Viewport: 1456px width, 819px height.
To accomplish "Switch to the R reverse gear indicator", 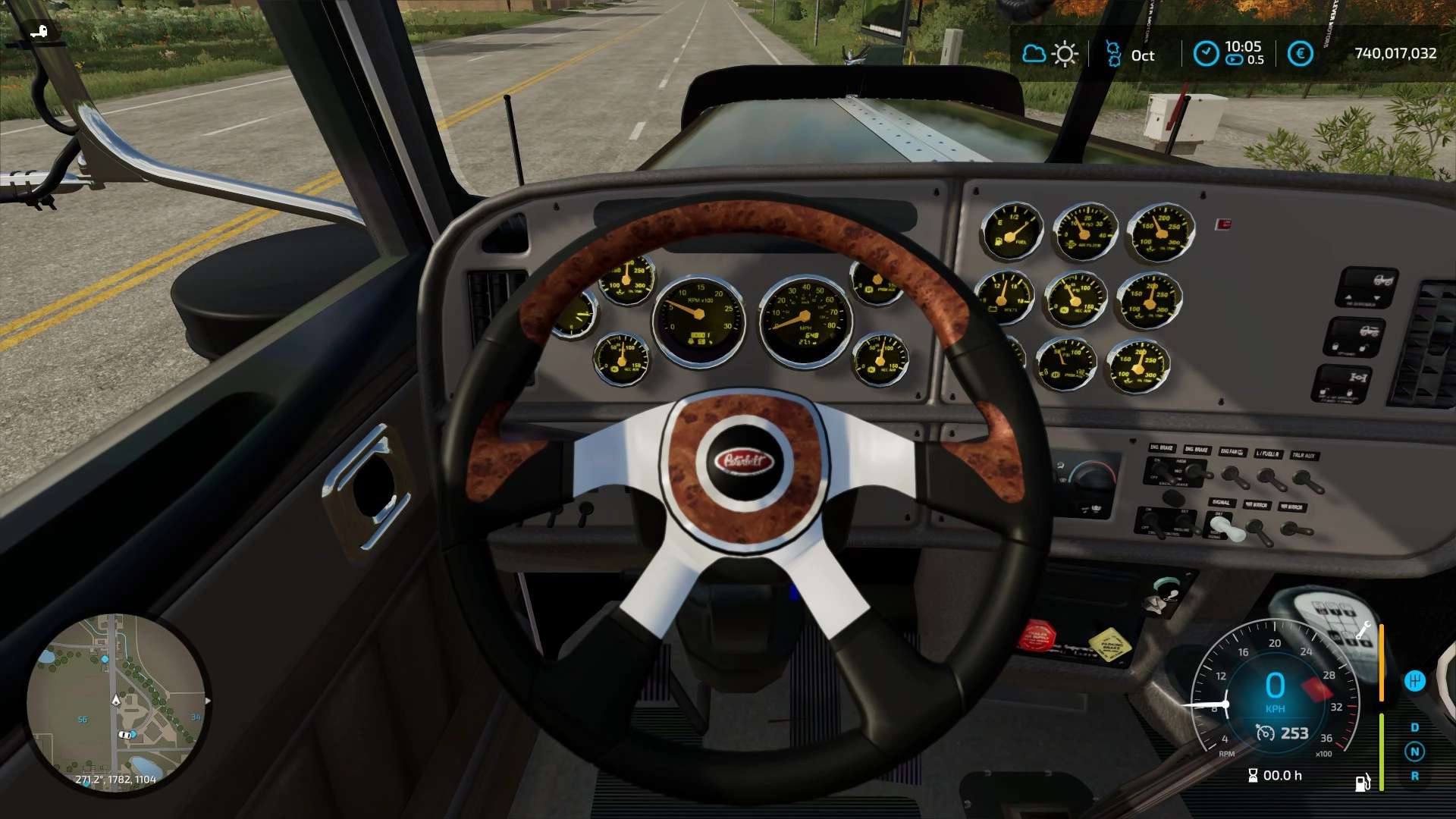I will tap(1414, 776).
